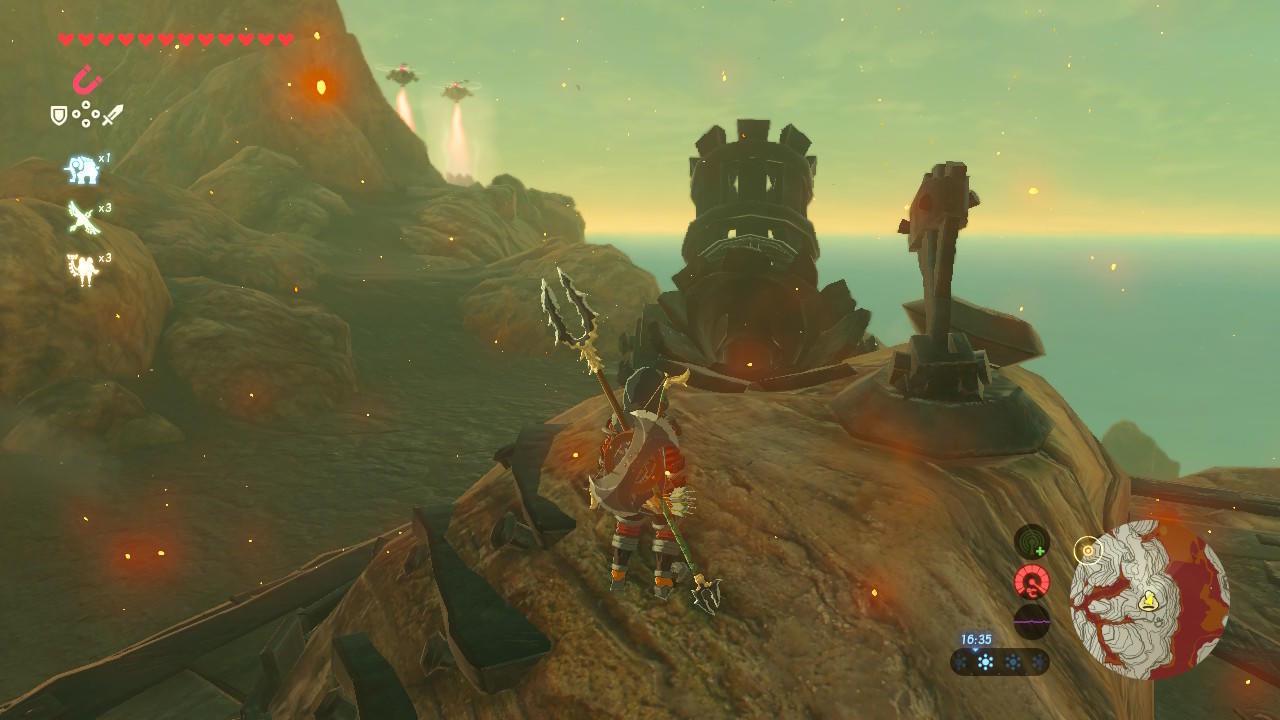The width and height of the screenshot is (1280, 720).
Task: Select the red Magnesis rune icon
Action: pos(87,79)
